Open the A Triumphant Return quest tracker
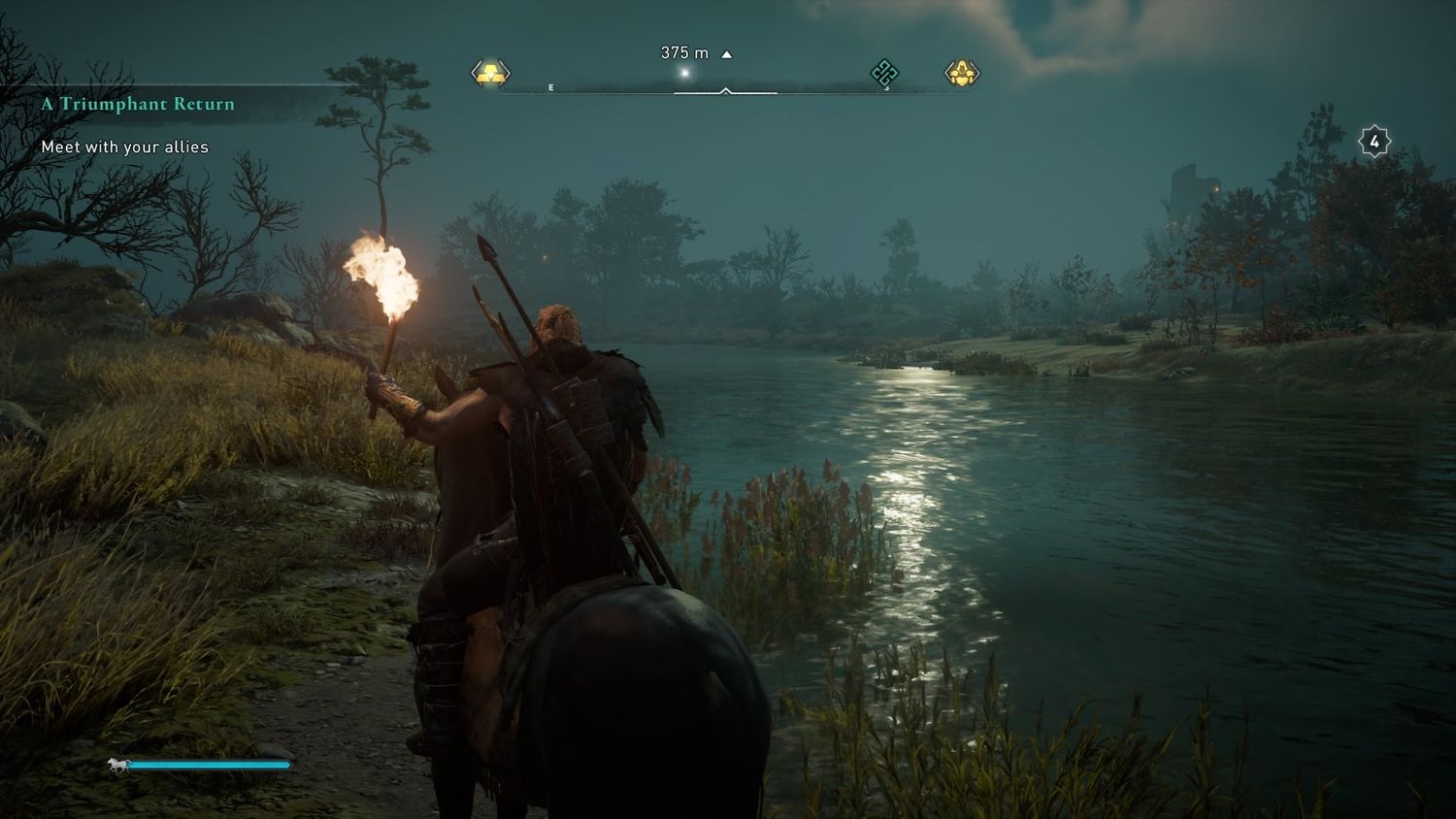The width and height of the screenshot is (1456, 819). click(138, 104)
